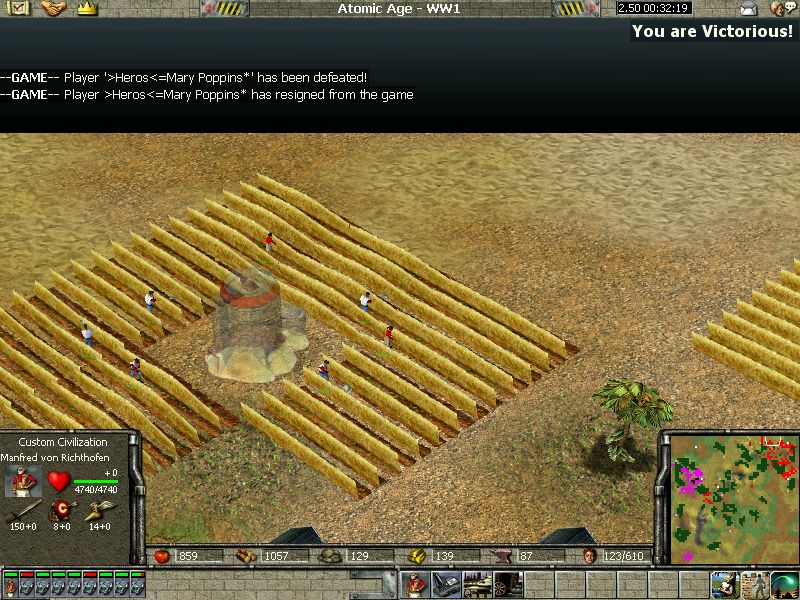Viewport: 800px width, 600px height.
Task: Click the gold crown icon
Action: [x=86, y=8]
